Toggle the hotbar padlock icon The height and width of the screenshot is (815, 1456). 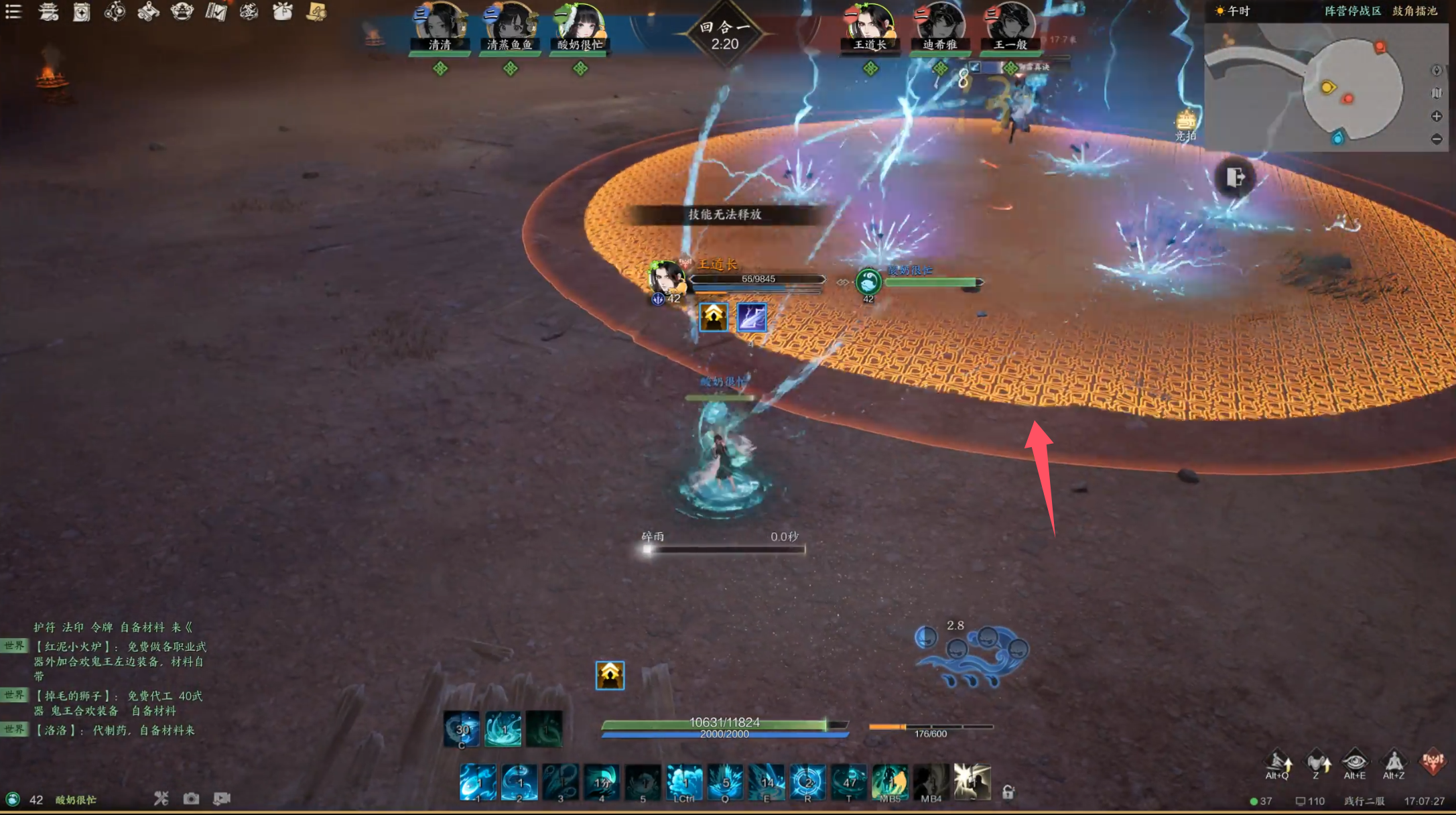tap(1008, 792)
